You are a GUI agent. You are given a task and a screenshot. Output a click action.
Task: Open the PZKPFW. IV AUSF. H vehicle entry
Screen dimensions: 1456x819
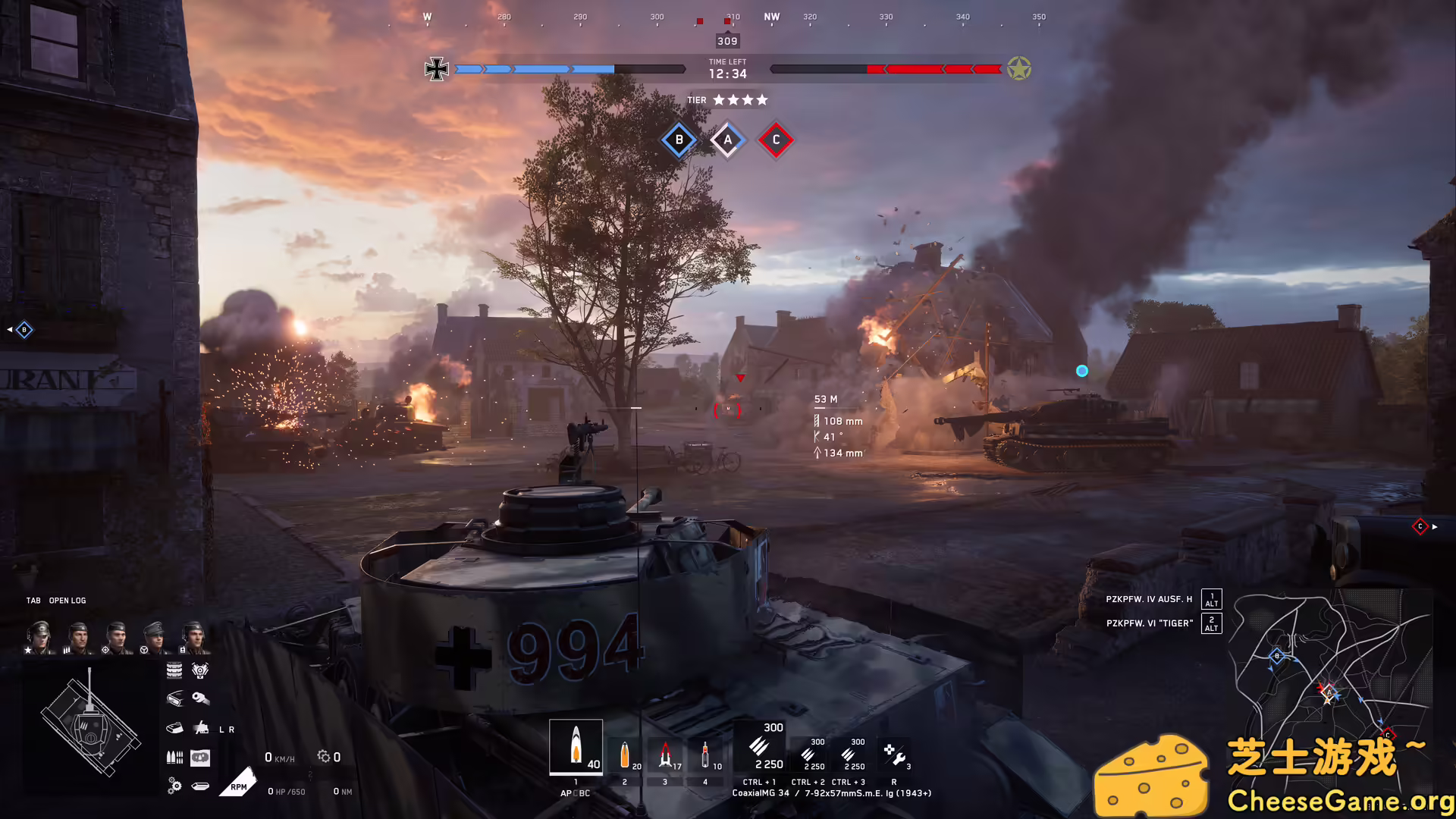coord(1147,598)
